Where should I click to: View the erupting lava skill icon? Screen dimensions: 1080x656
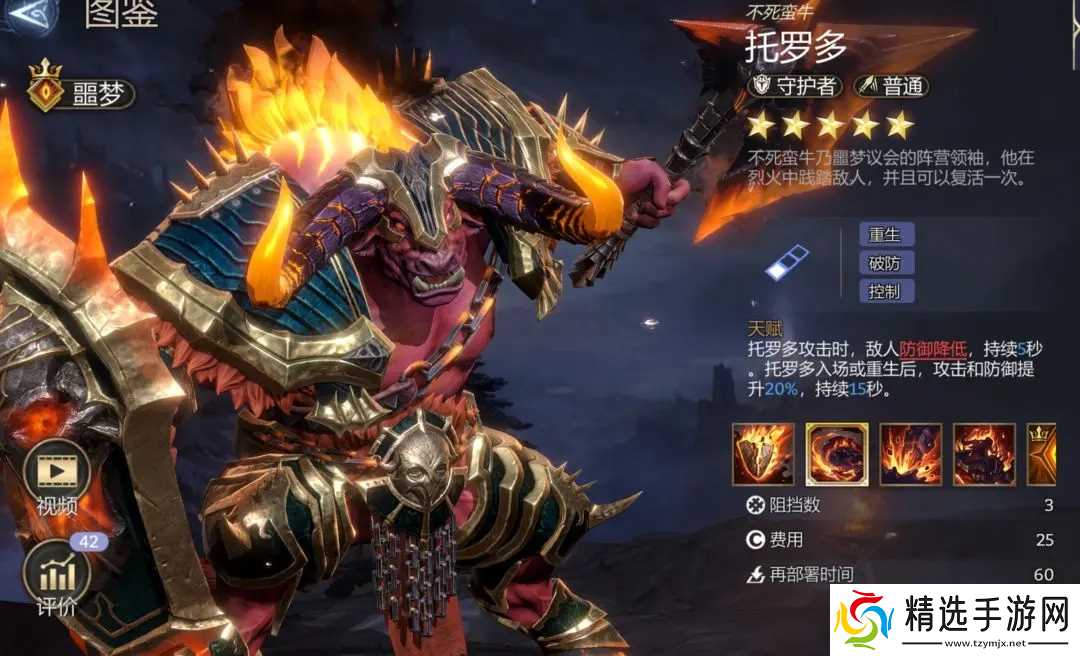pyautogui.click(x=910, y=454)
